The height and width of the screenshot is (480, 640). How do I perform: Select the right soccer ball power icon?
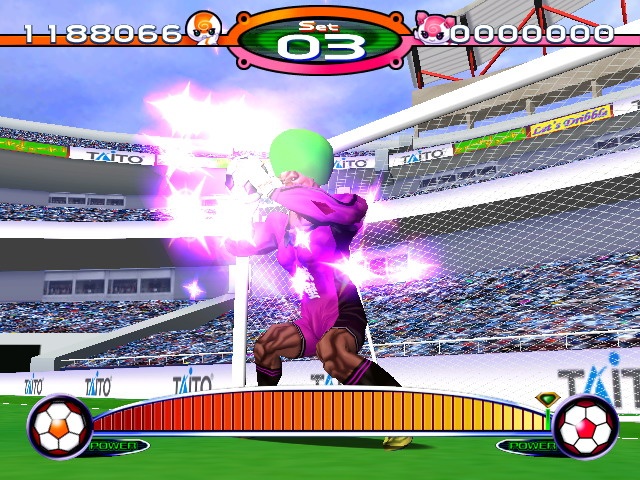[584, 424]
